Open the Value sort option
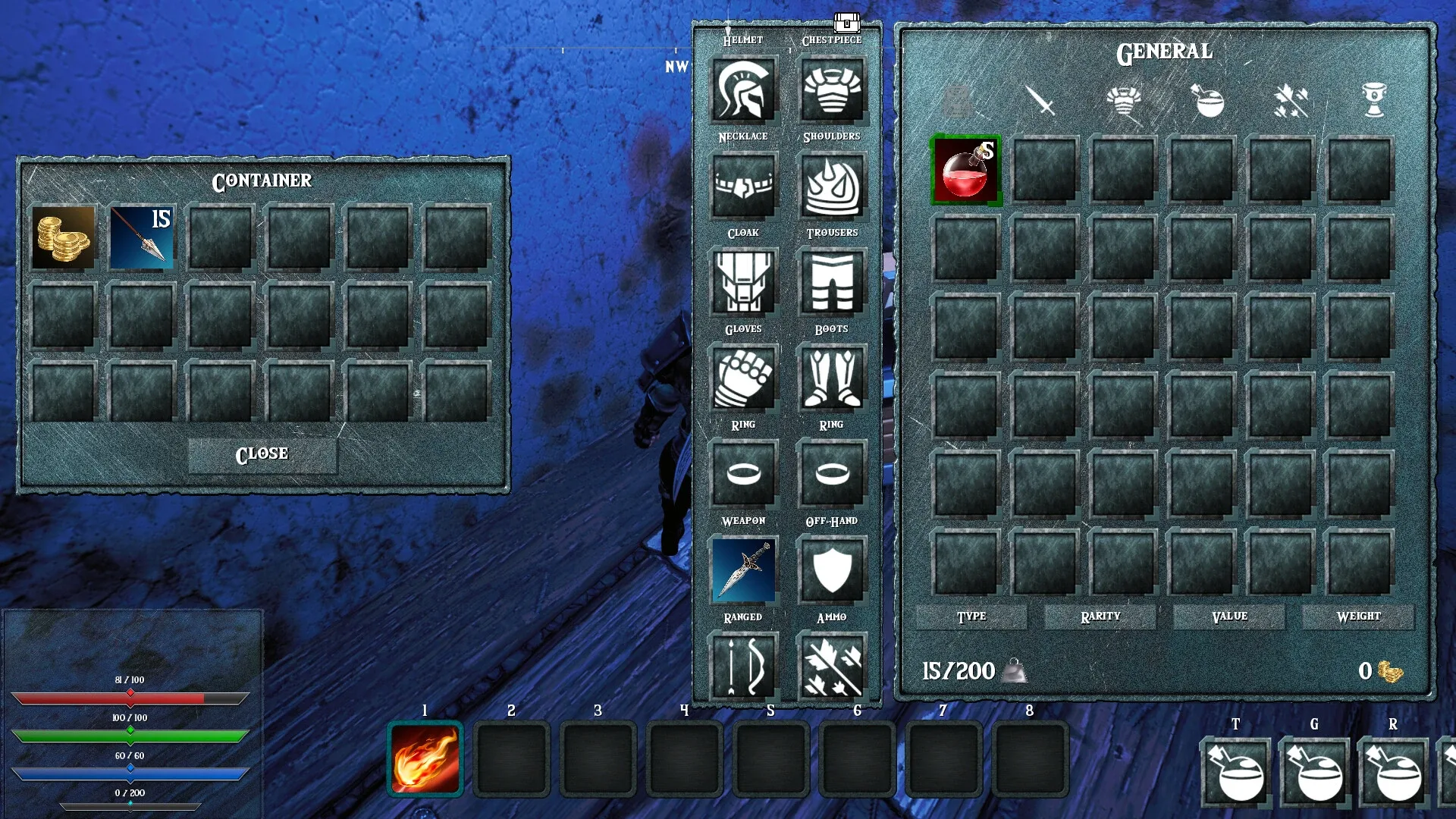1456x819 pixels. 1228,617
